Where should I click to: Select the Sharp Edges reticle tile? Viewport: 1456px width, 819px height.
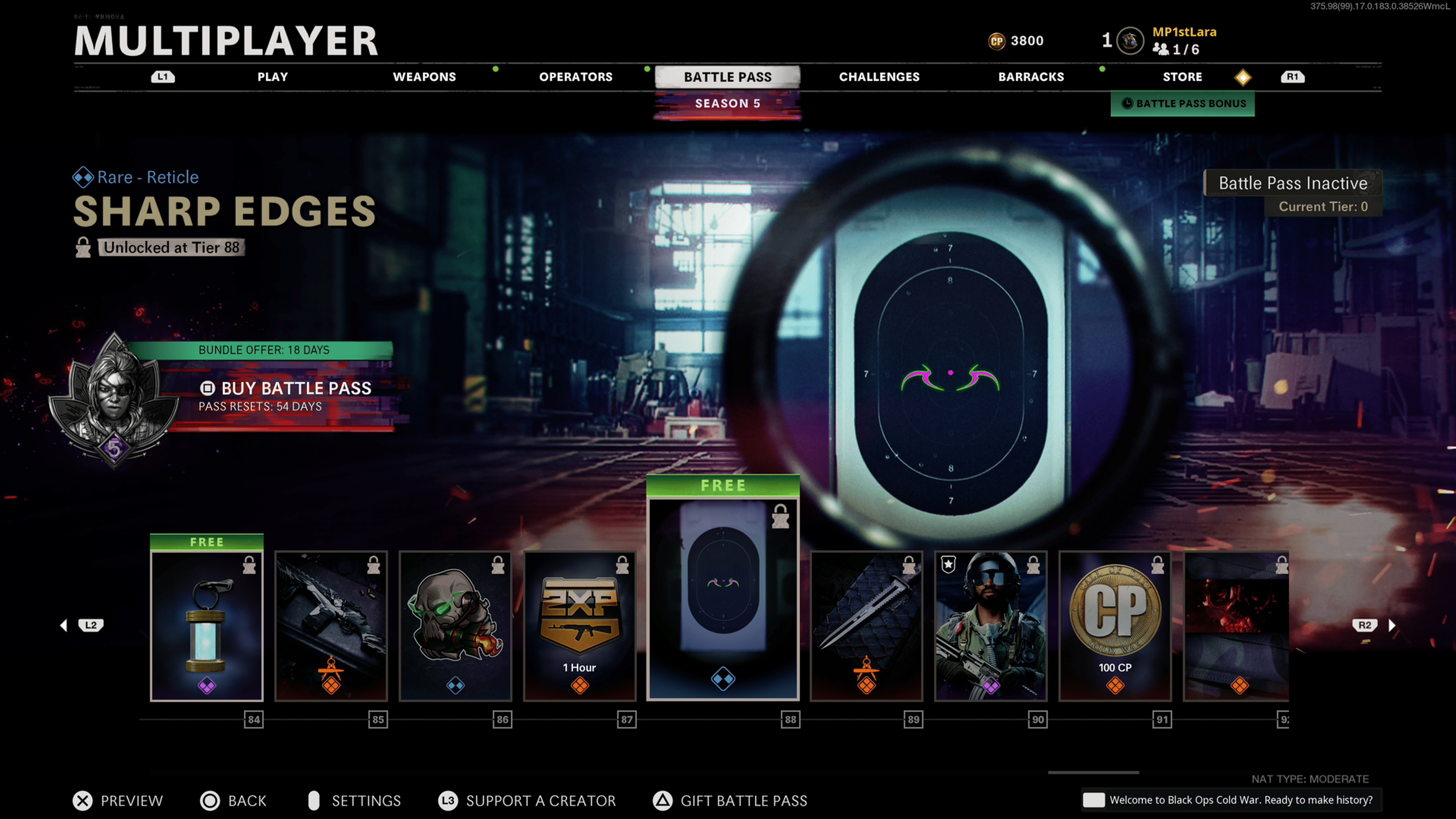click(723, 599)
